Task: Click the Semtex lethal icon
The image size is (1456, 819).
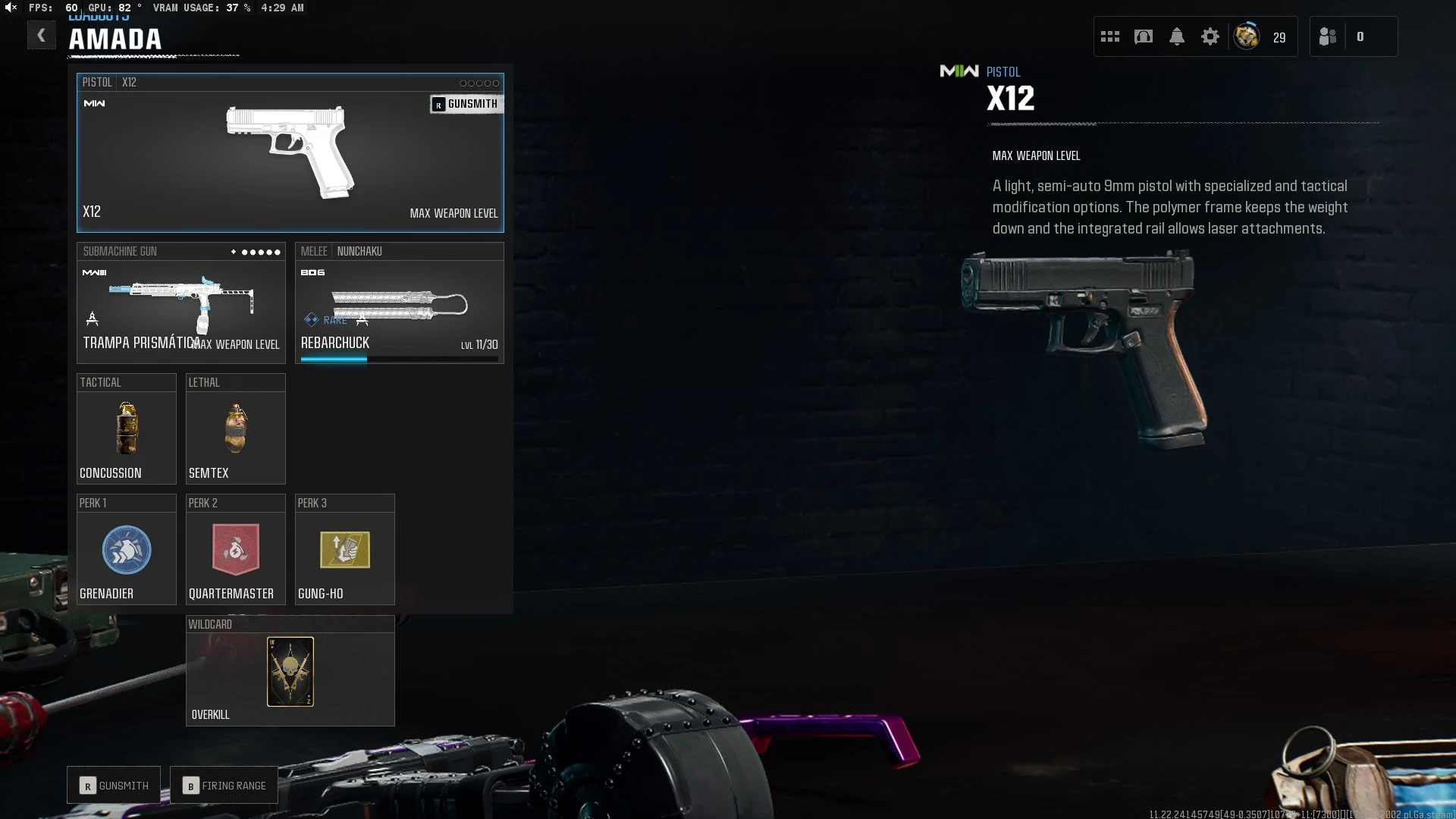Action: (235, 429)
